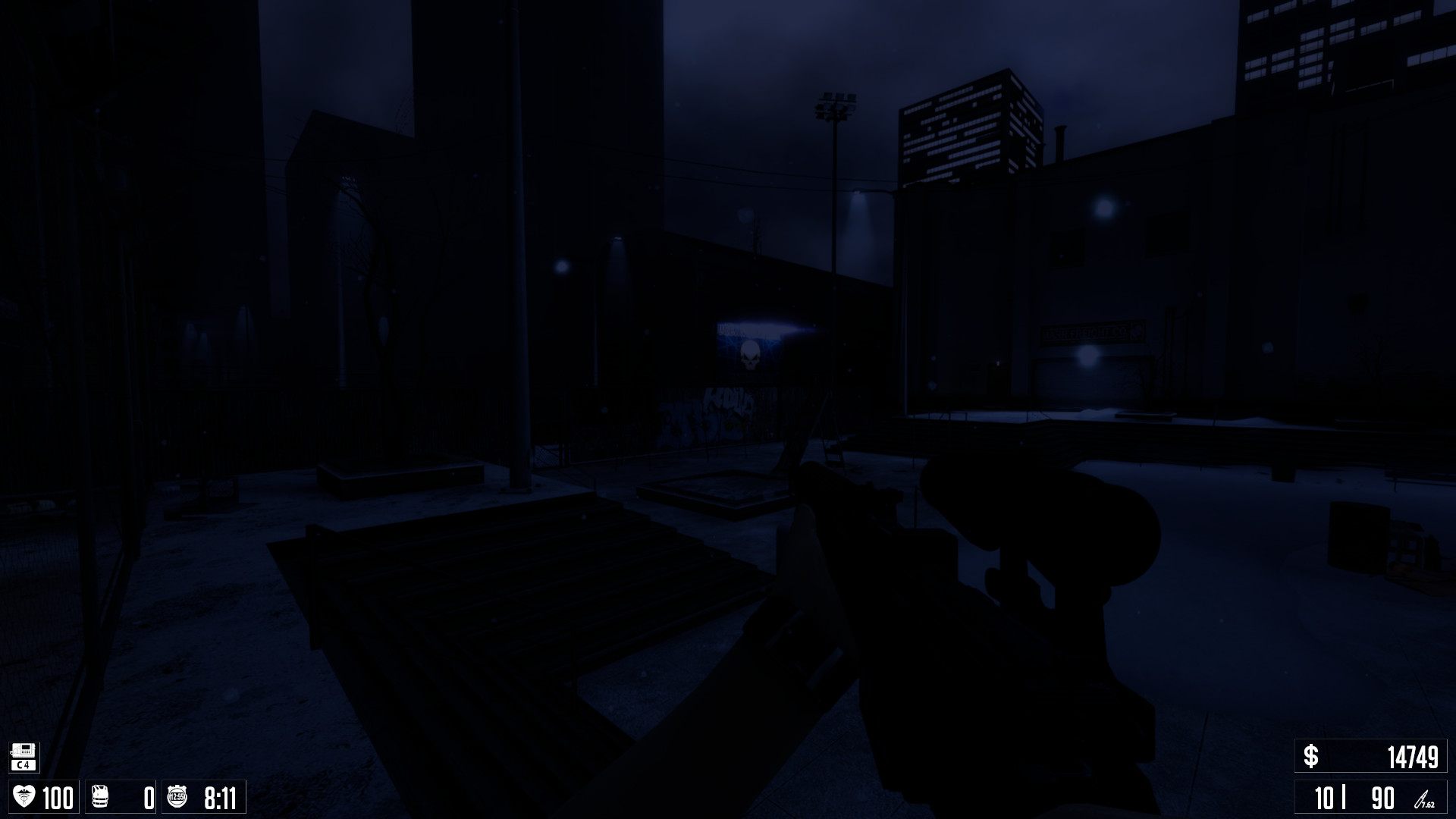
Task: Click the round timer stopwatch icon
Action: point(177,795)
